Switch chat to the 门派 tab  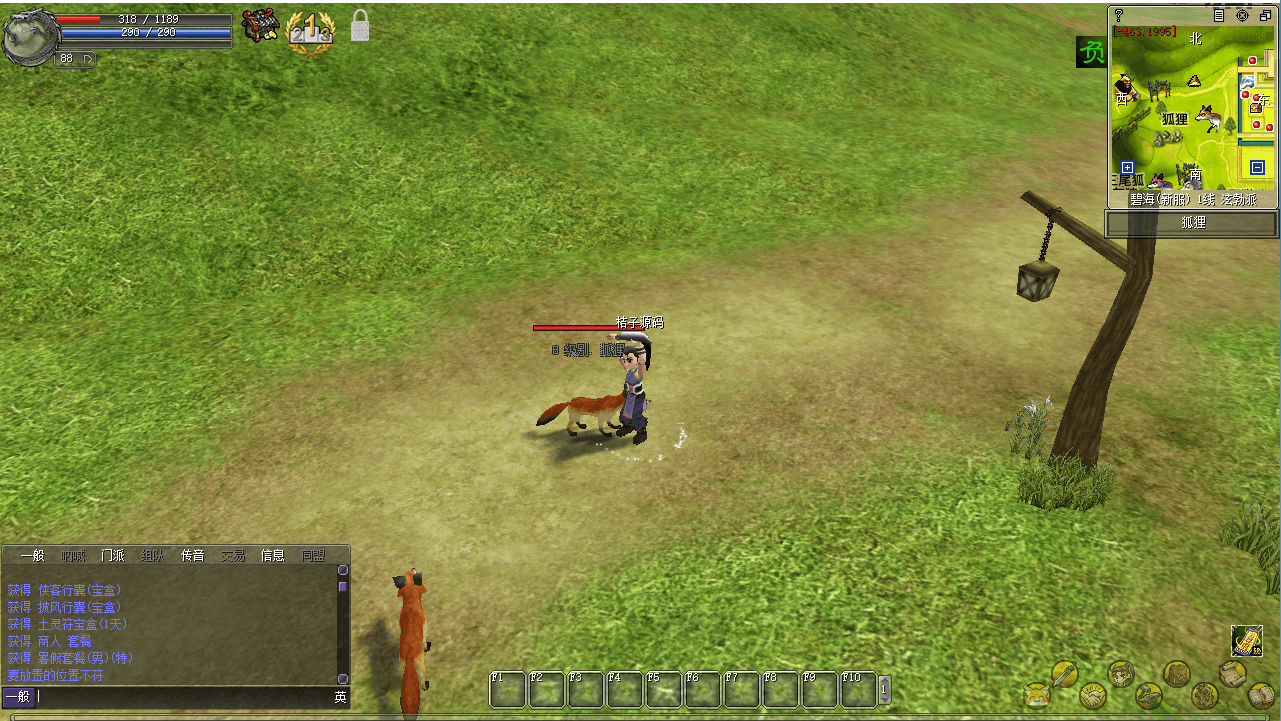pos(112,556)
